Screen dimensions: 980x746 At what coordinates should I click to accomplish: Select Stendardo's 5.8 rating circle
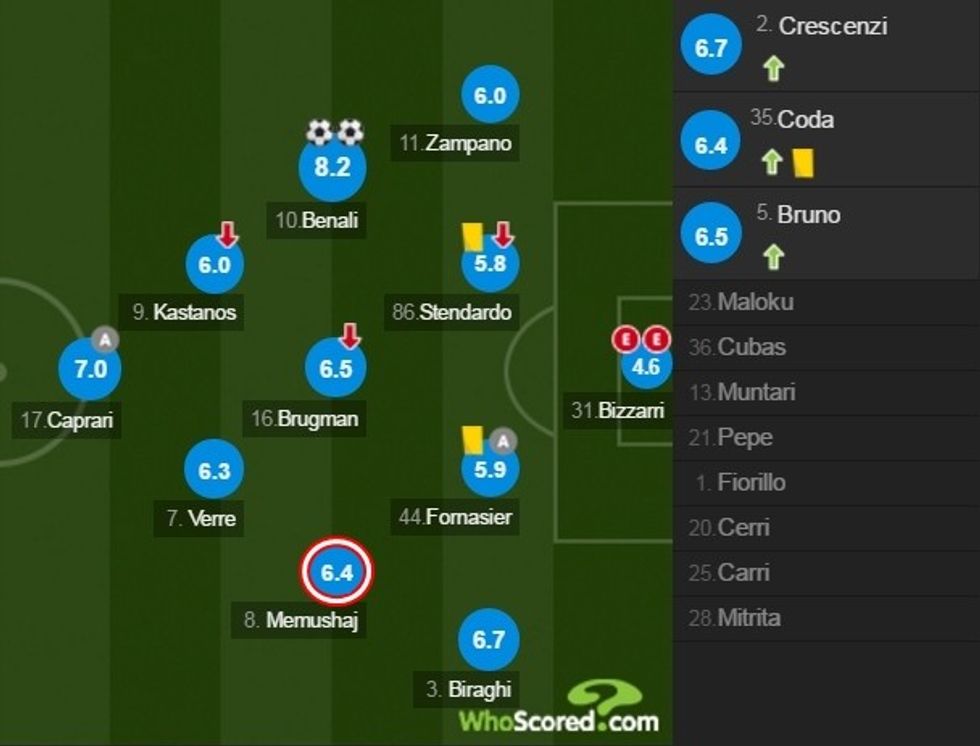point(490,265)
